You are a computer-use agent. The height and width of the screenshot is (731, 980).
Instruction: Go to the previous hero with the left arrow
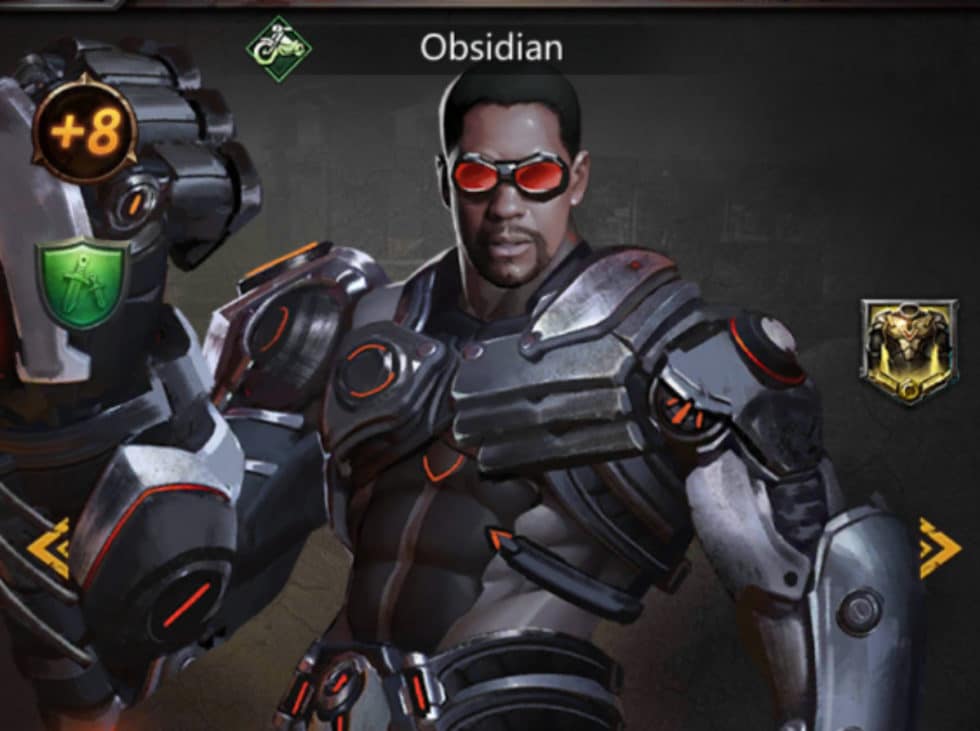(48, 548)
